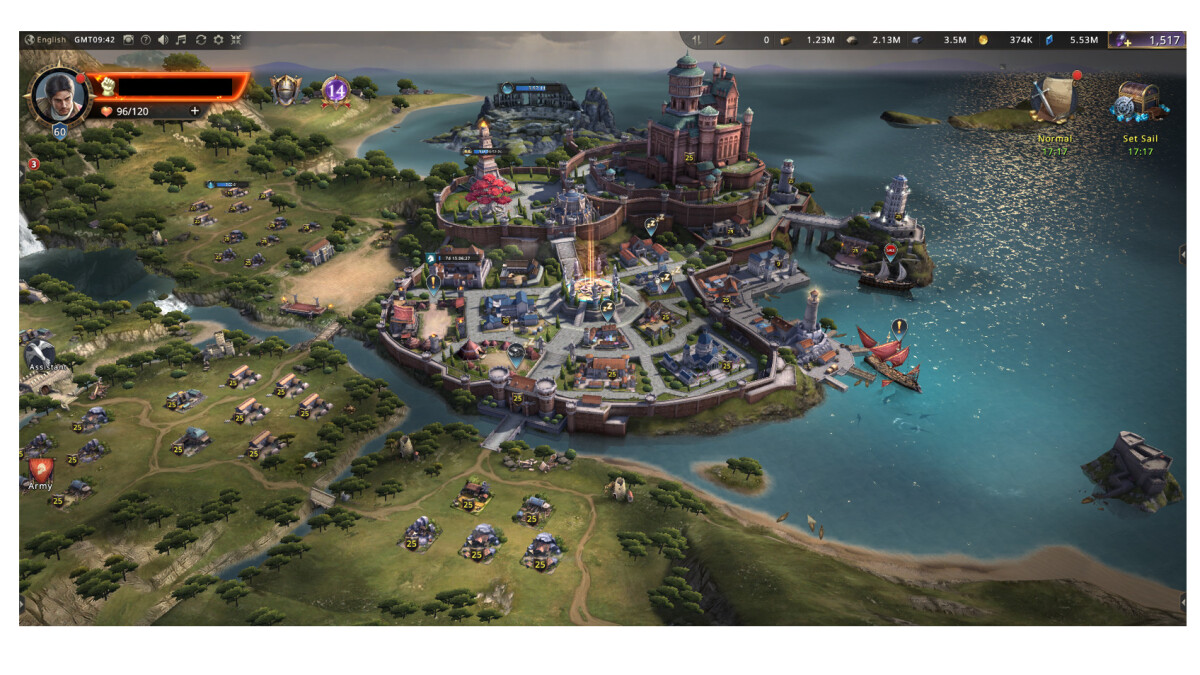Click the red notification badge showing 3

33,164
